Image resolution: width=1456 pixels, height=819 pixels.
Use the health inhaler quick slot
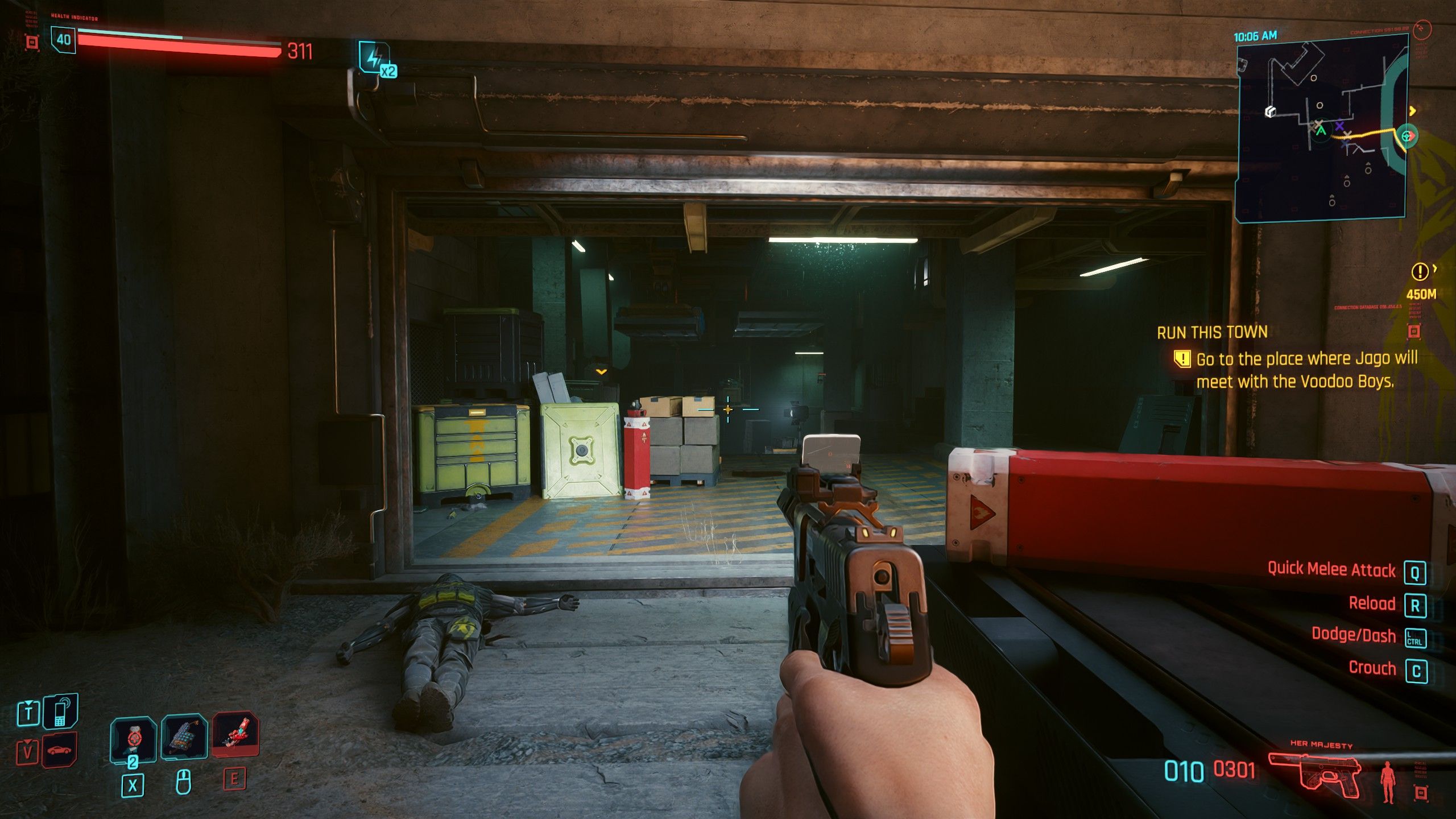point(133,738)
